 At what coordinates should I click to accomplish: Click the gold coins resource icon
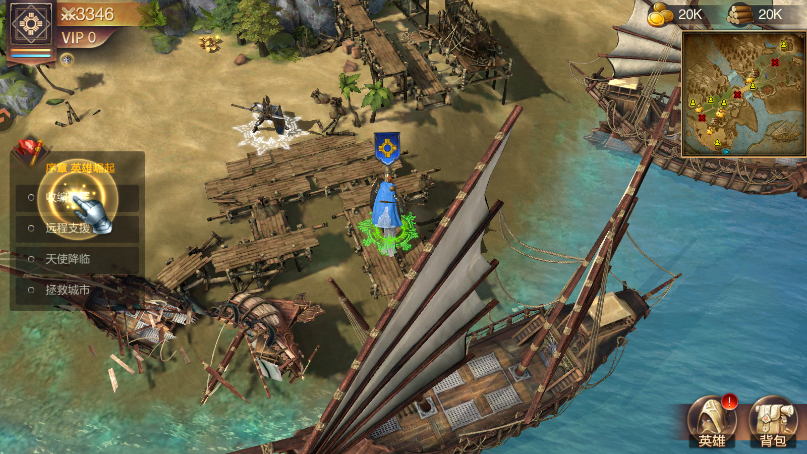coord(659,14)
